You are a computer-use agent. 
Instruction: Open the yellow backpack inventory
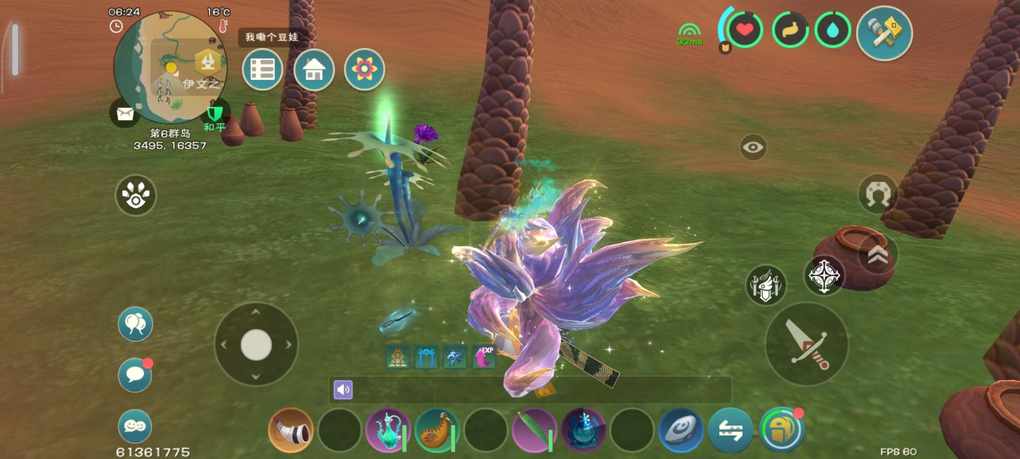[781, 430]
